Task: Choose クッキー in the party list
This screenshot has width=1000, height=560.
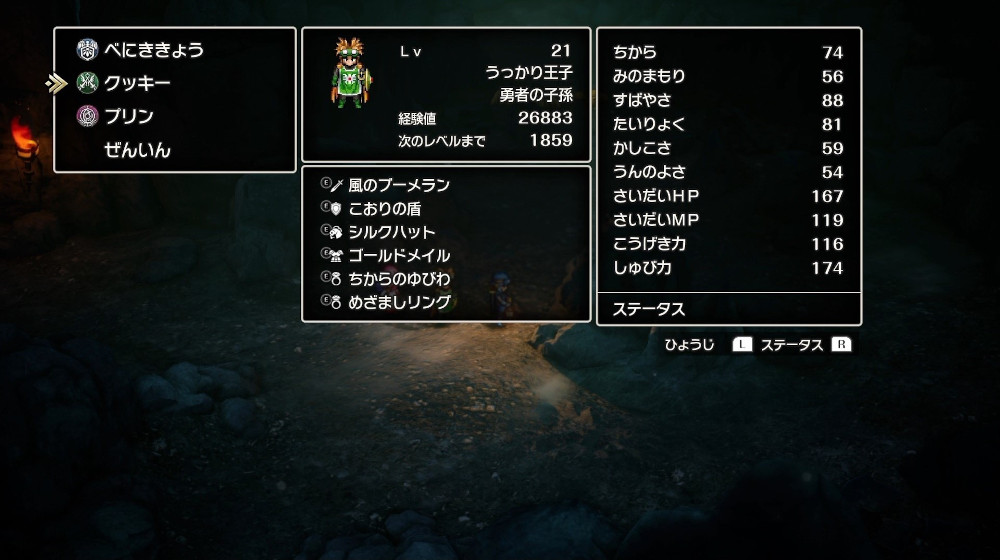Action: click(137, 83)
